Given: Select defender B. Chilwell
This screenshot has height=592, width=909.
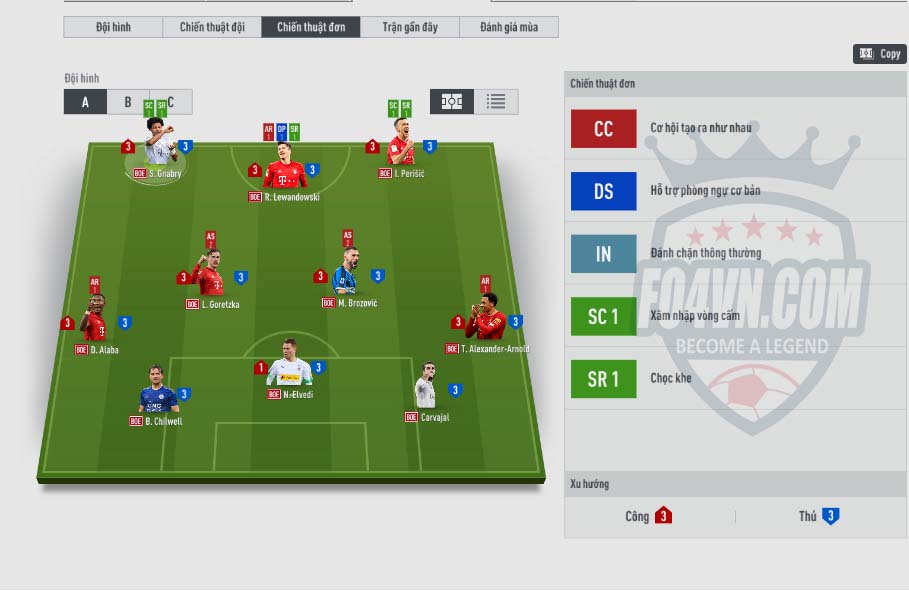Looking at the screenshot, I should (x=157, y=395).
